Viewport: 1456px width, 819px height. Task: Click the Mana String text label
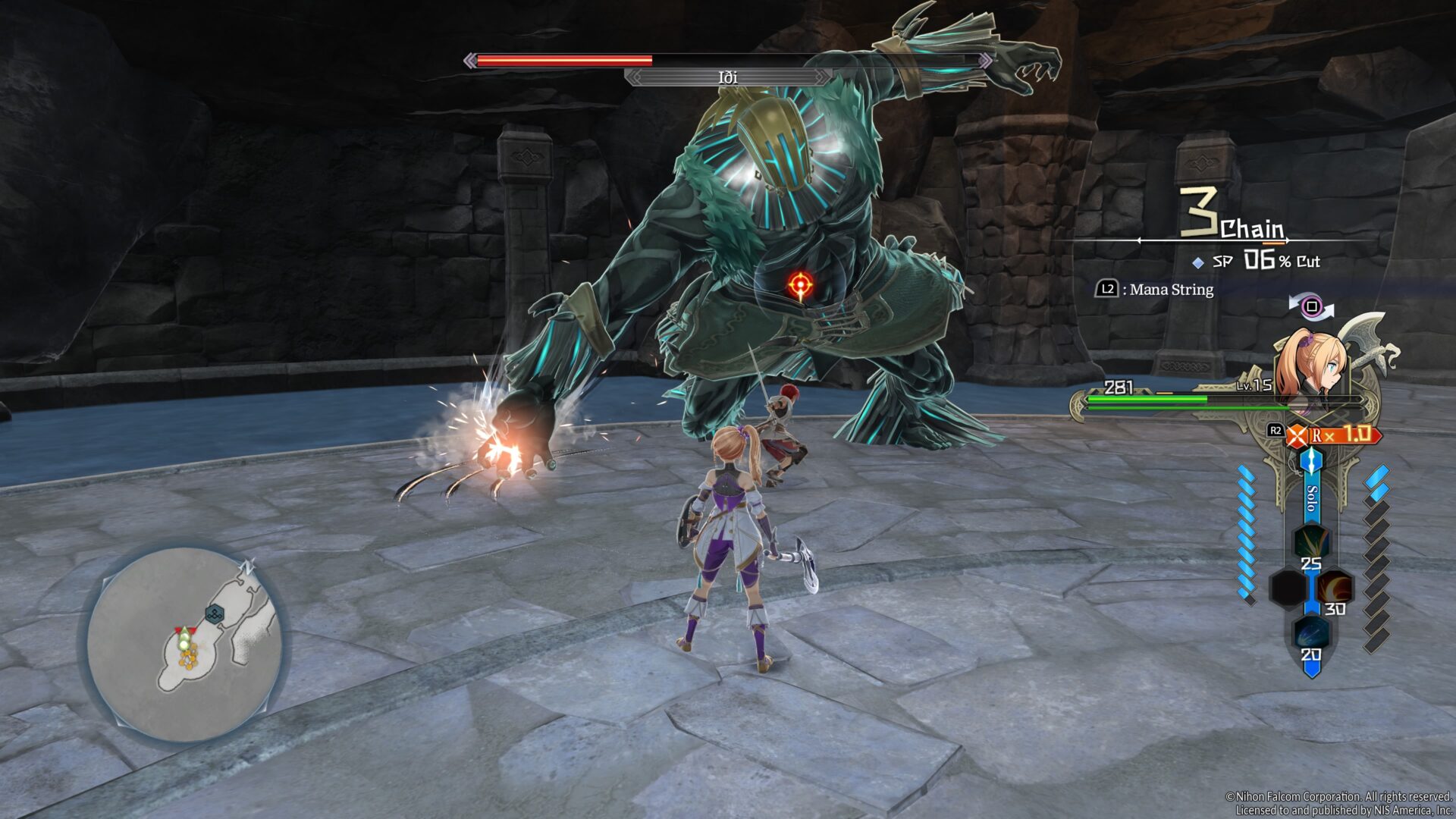point(1171,290)
